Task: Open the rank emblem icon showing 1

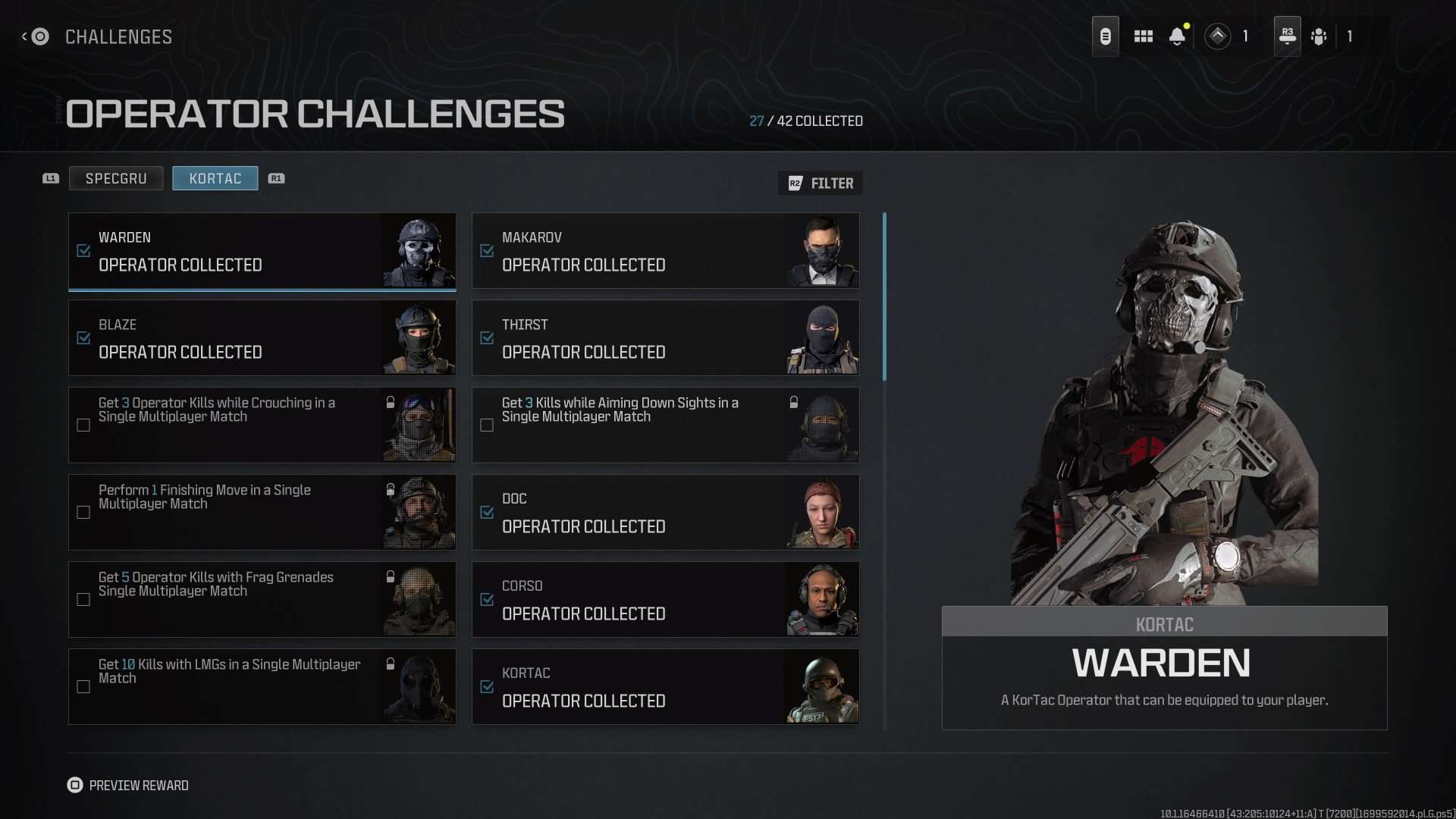Action: 1219,36
